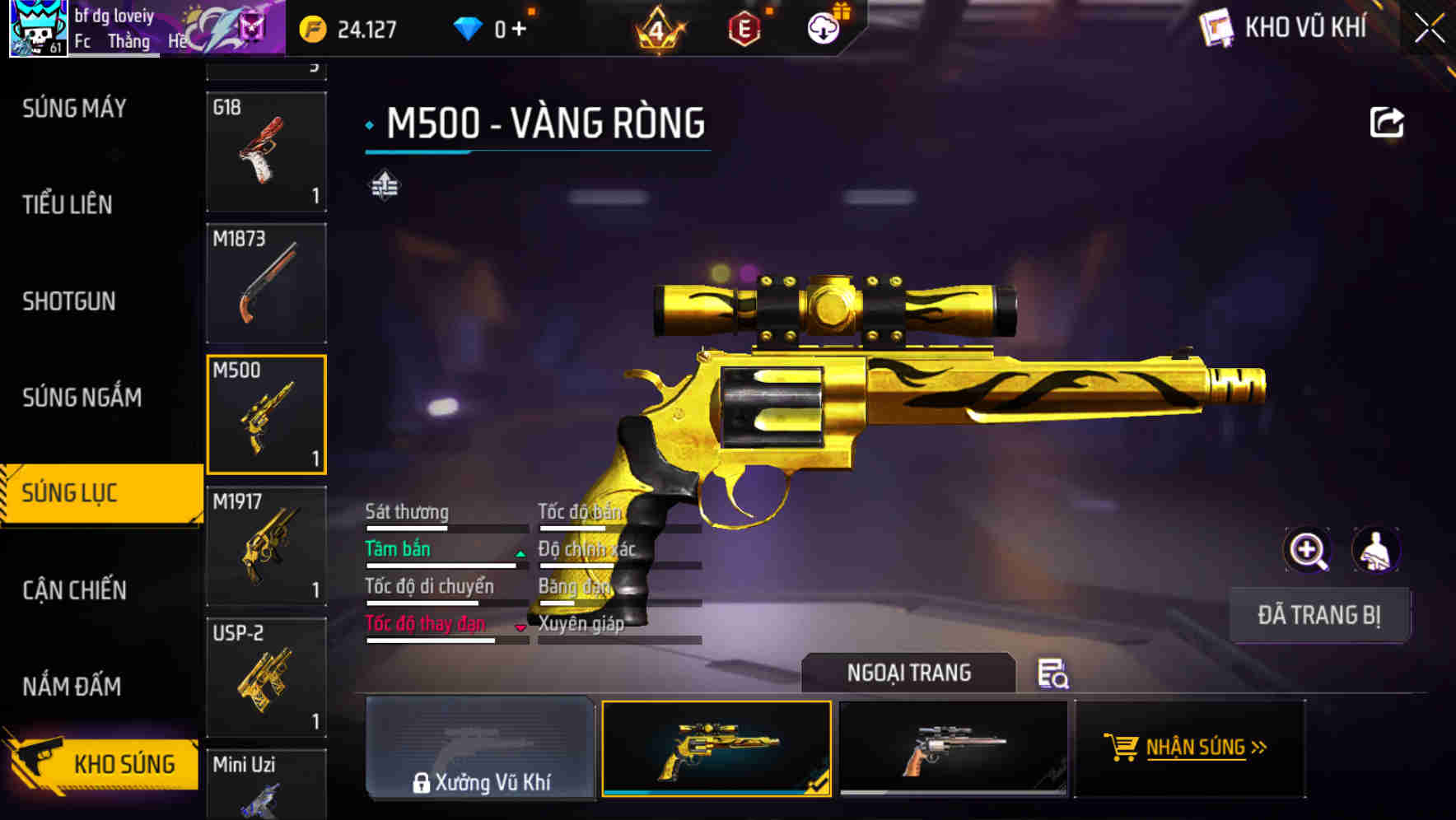Click the NGOẠI TRANG tab

(x=909, y=672)
